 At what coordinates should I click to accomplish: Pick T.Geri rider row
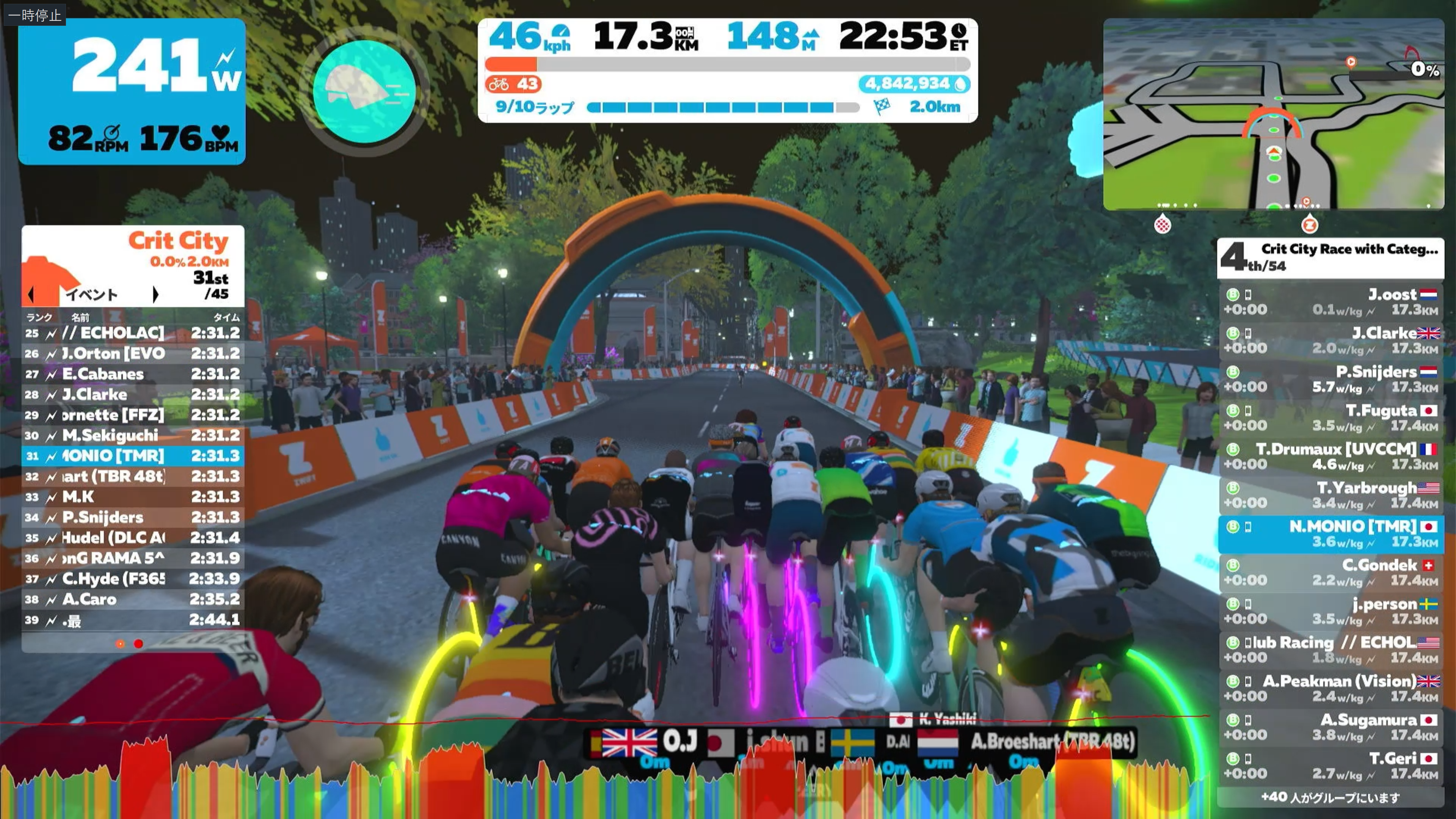coord(1330,766)
